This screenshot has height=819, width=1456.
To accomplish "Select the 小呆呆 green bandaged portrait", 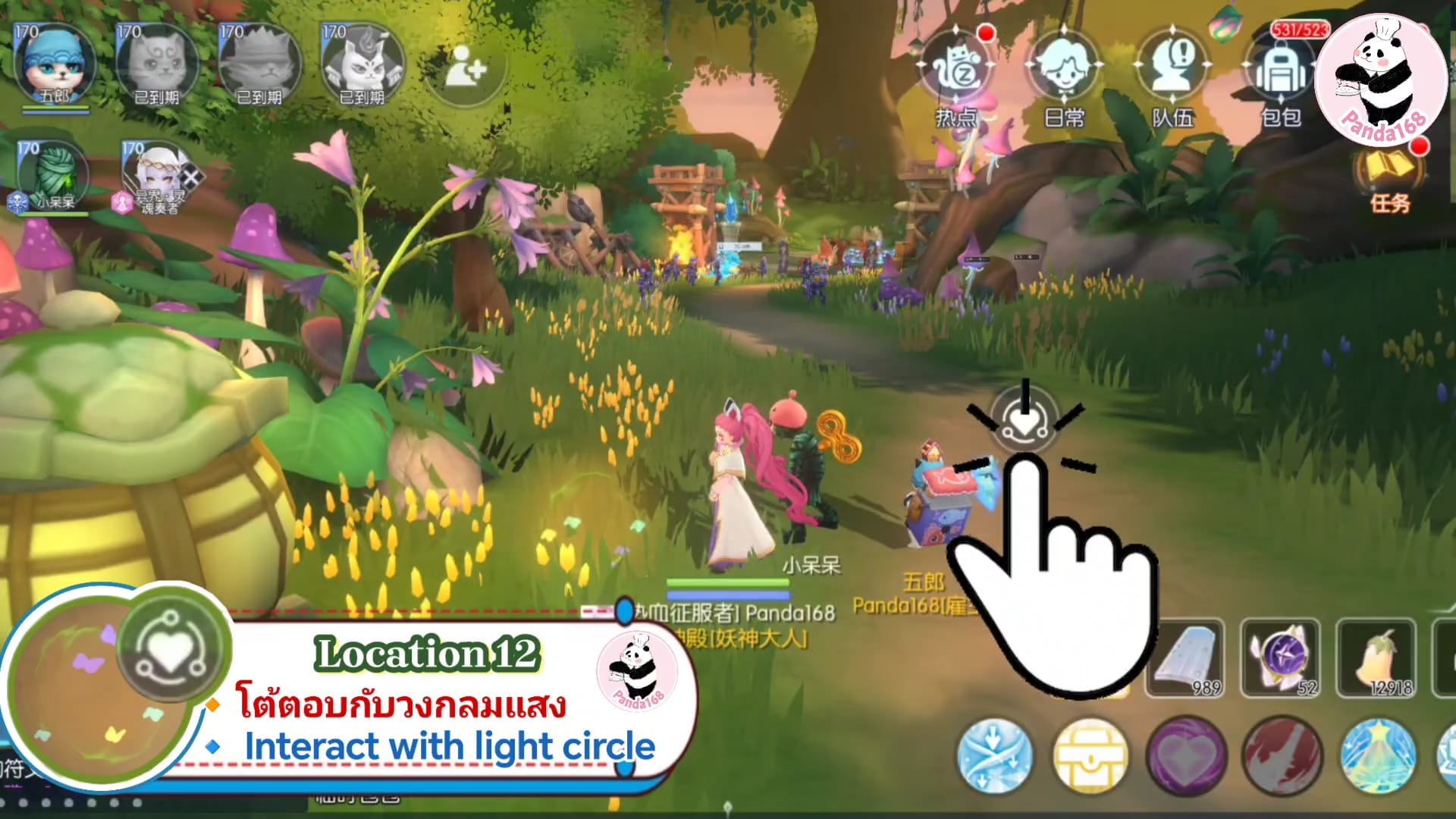I will (x=53, y=177).
